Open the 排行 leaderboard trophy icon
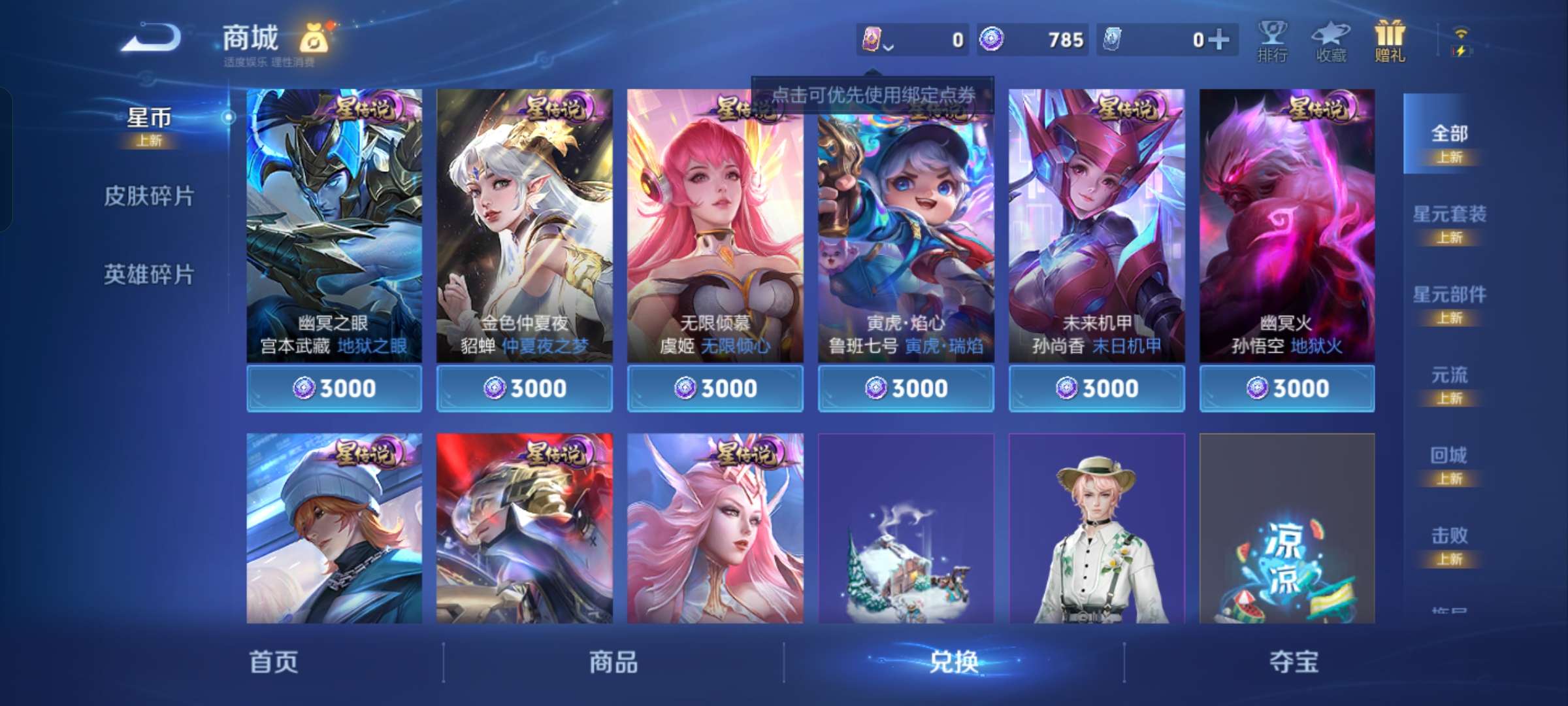The image size is (1568, 706). [x=1273, y=36]
